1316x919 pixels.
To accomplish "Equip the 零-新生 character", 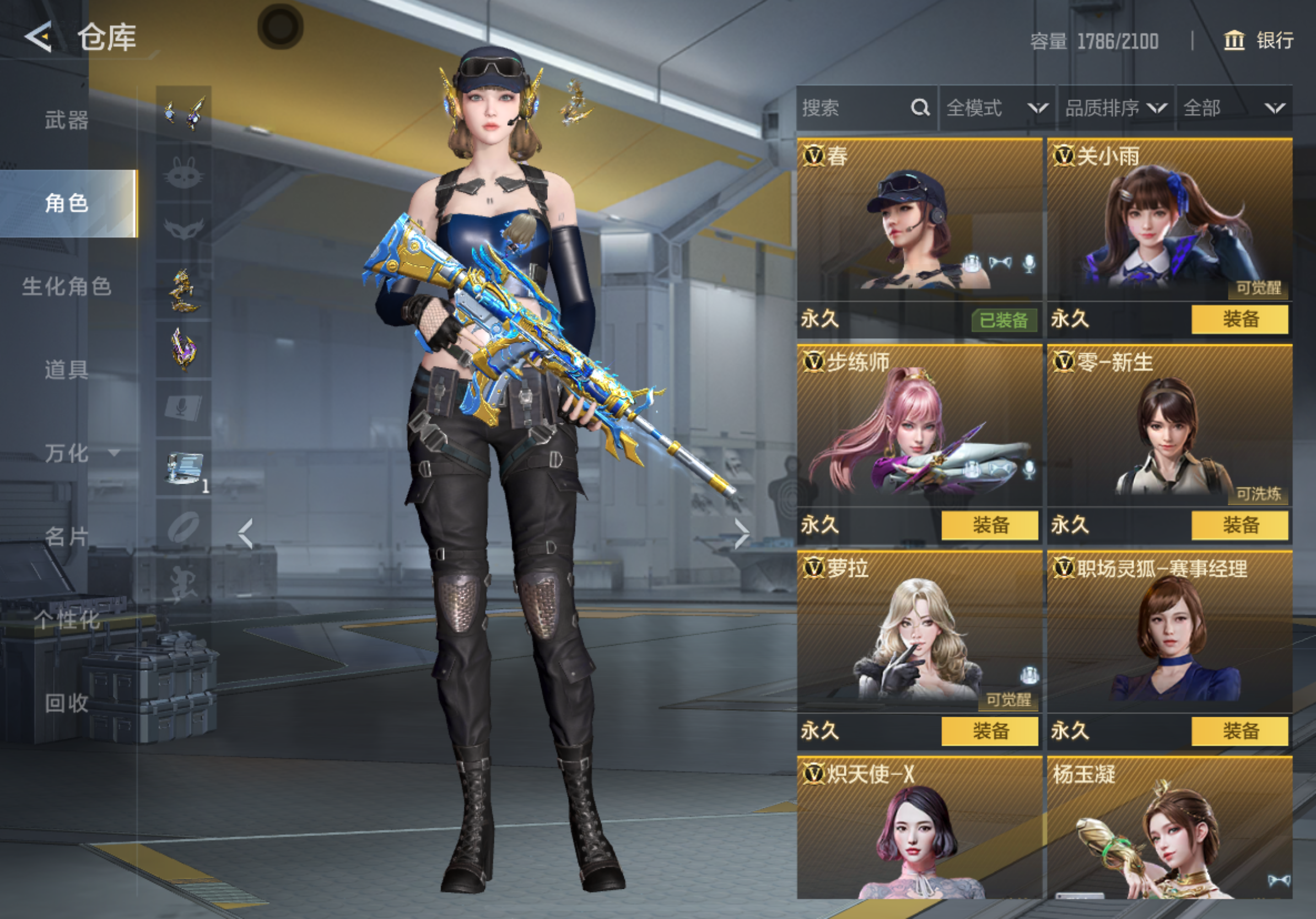I will (1239, 526).
